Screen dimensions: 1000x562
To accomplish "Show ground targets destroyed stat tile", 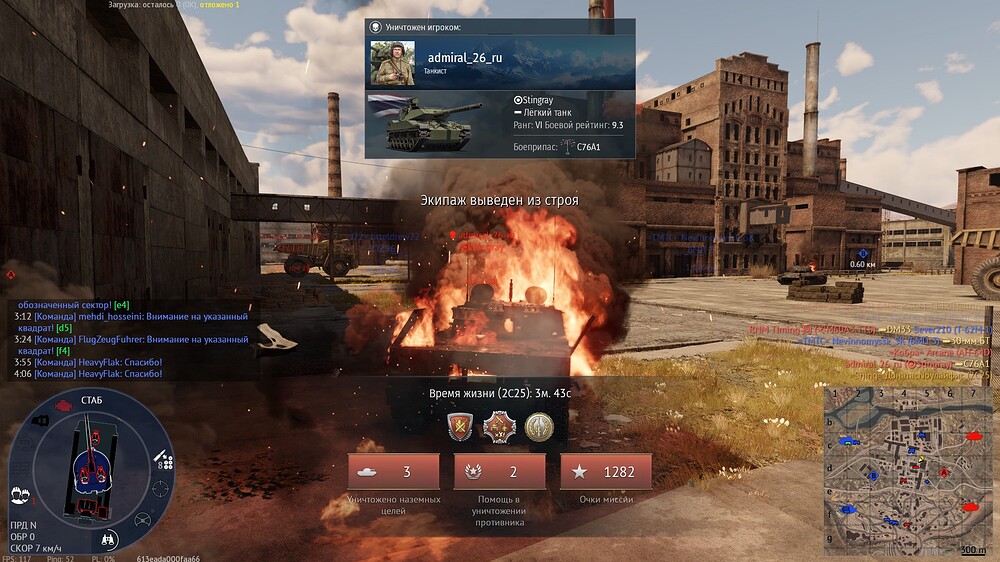I will pyautogui.click(x=393, y=472).
